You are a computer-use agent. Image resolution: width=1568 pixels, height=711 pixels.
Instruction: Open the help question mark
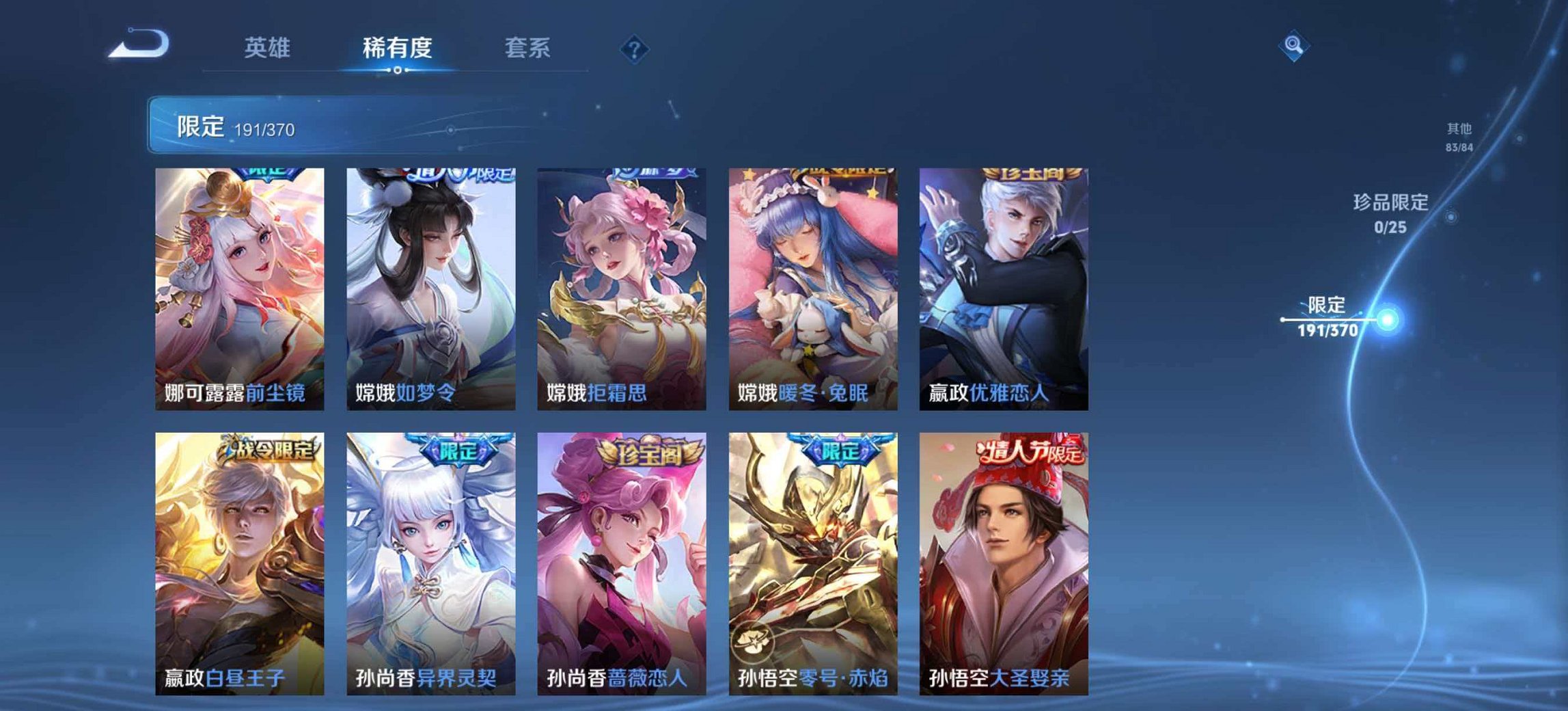pyautogui.click(x=634, y=48)
